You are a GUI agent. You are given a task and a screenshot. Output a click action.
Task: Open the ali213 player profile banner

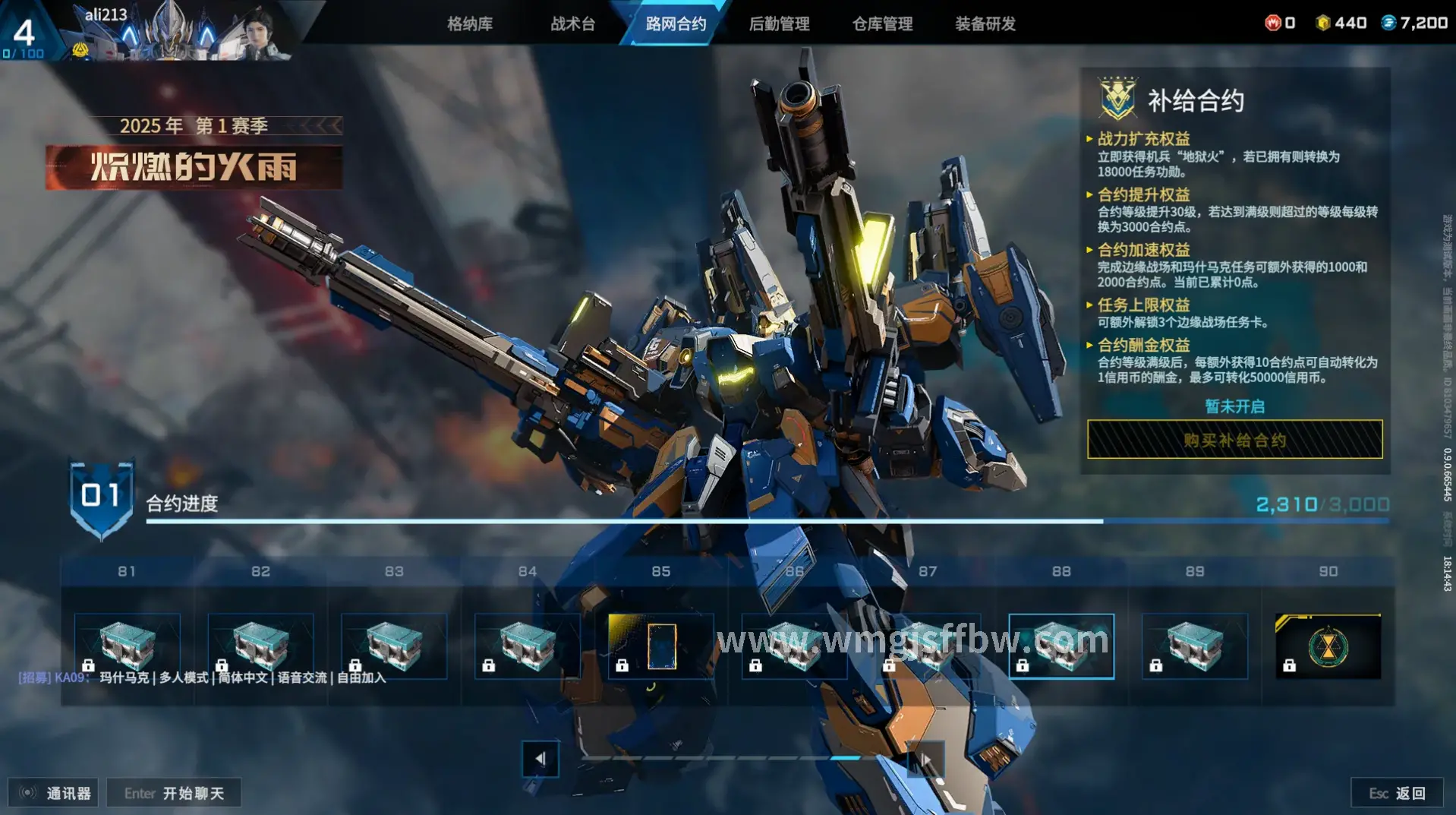pos(175,32)
